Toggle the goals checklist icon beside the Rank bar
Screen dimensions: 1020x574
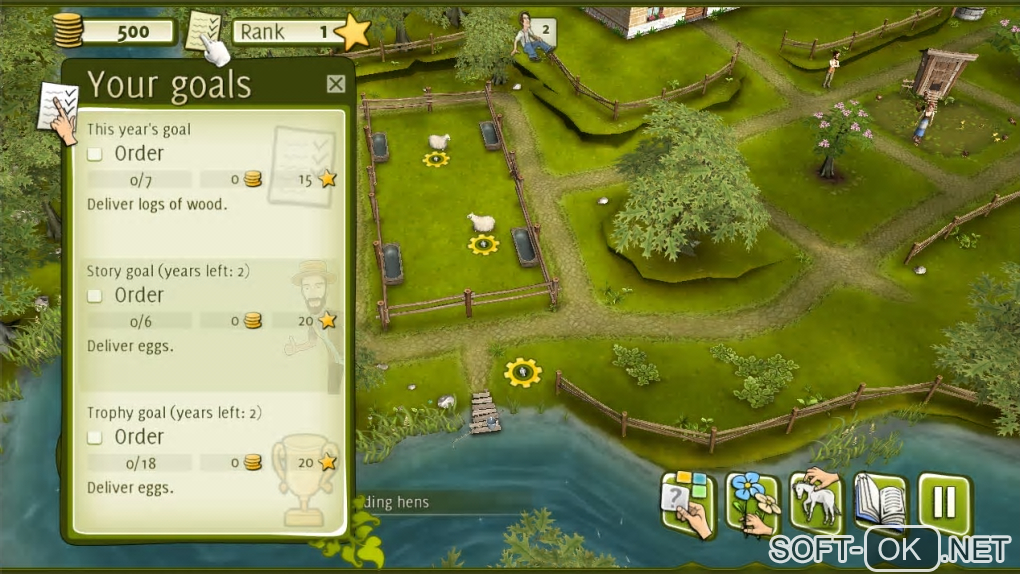206,34
